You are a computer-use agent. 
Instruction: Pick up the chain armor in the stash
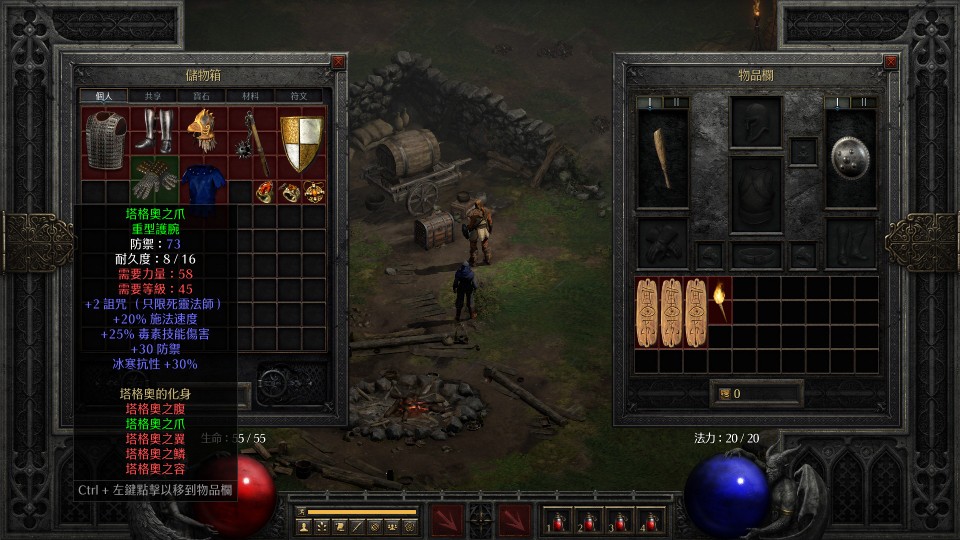click(x=105, y=142)
